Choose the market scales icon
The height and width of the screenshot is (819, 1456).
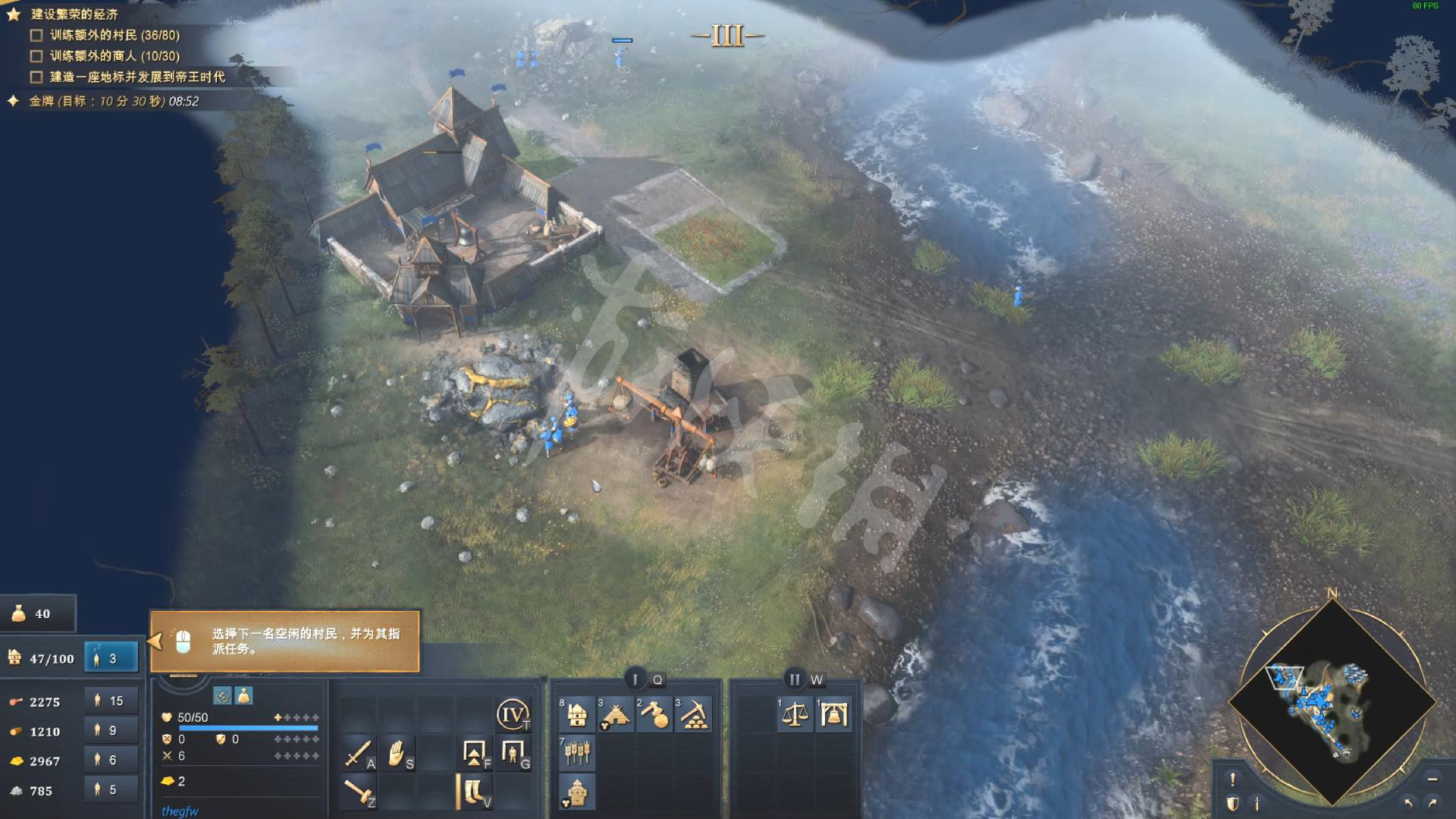coord(795,714)
